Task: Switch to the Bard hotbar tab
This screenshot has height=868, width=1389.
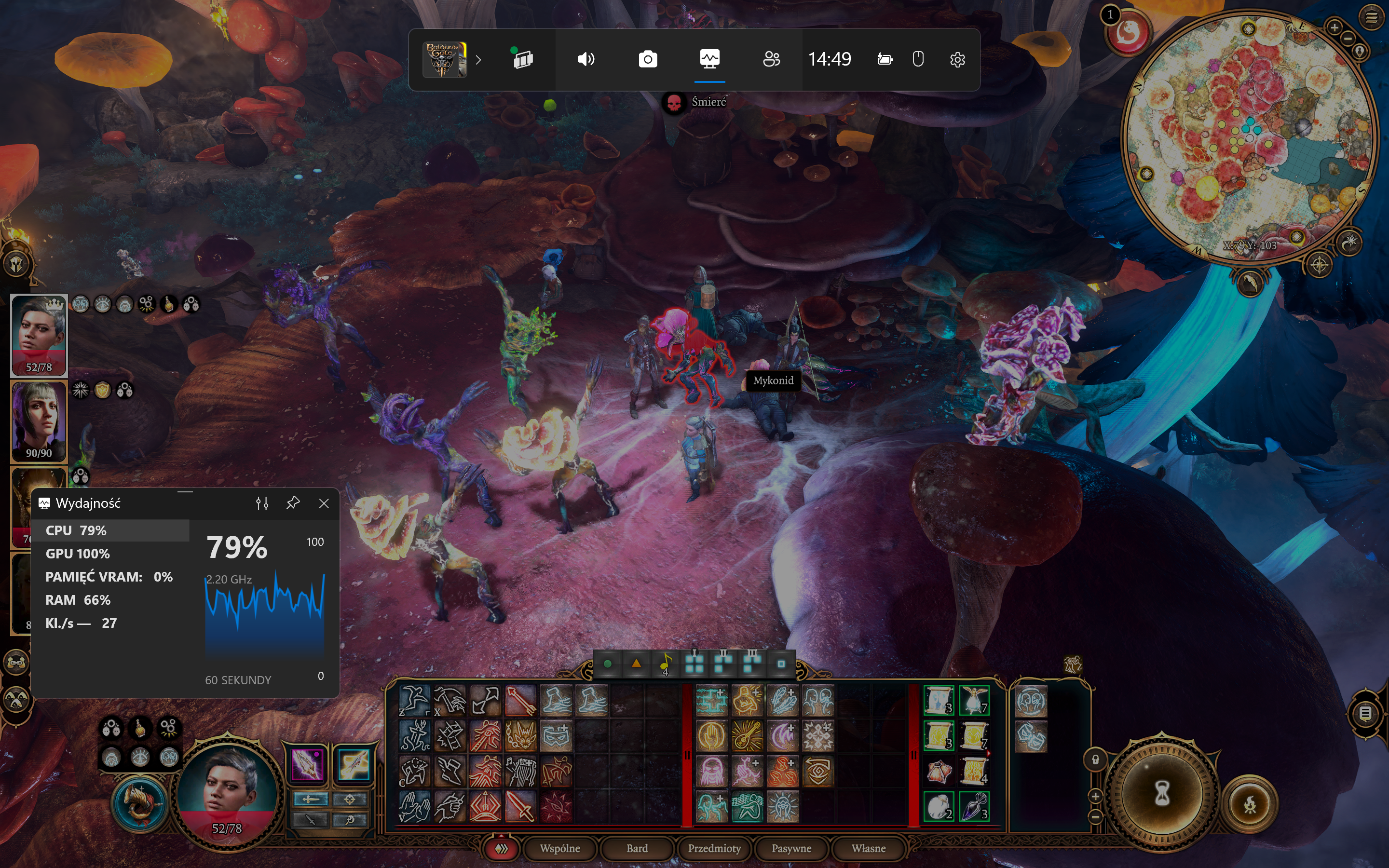Action: (x=637, y=848)
